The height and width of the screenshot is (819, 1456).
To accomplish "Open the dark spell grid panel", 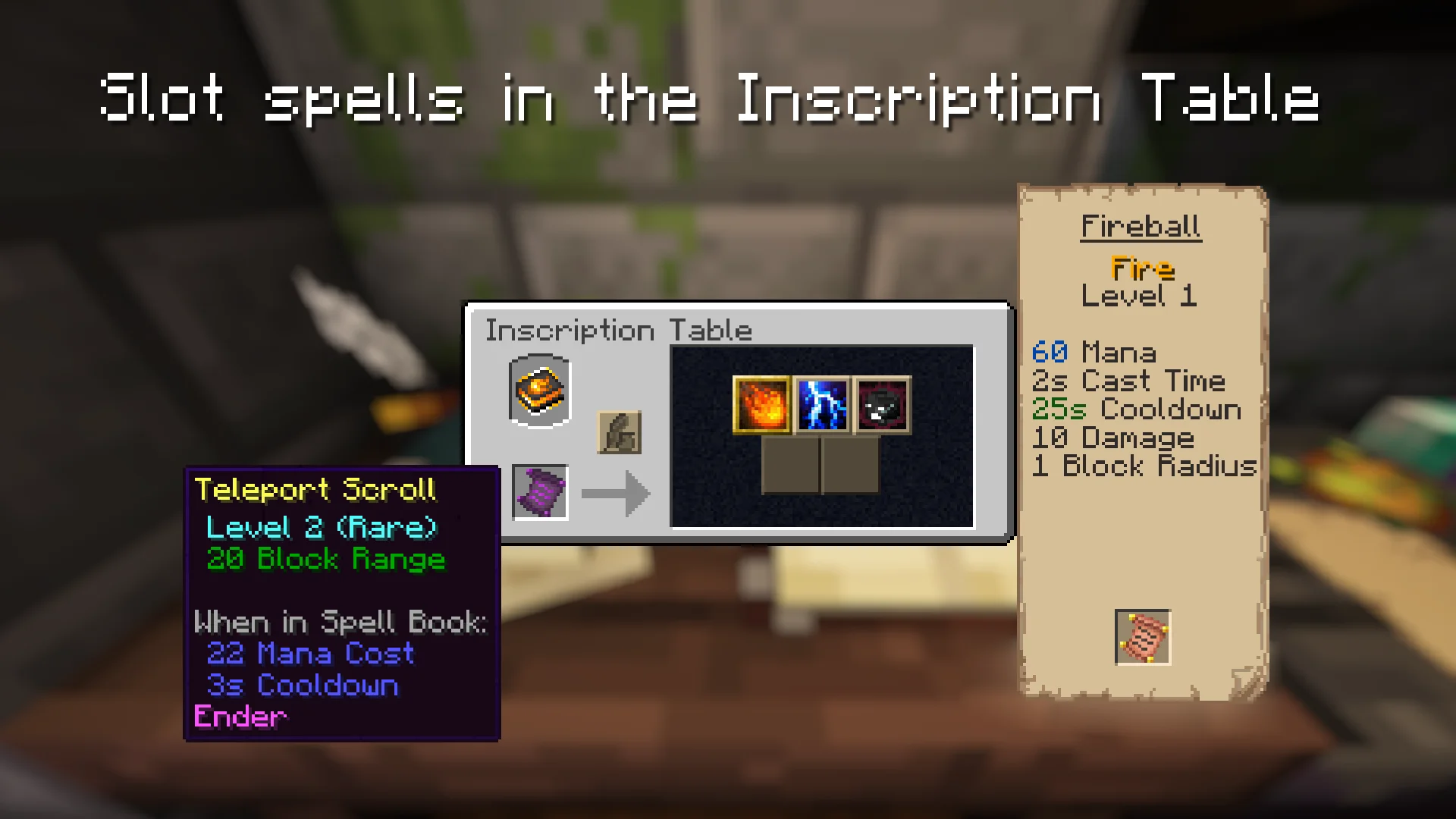I will (x=821, y=438).
